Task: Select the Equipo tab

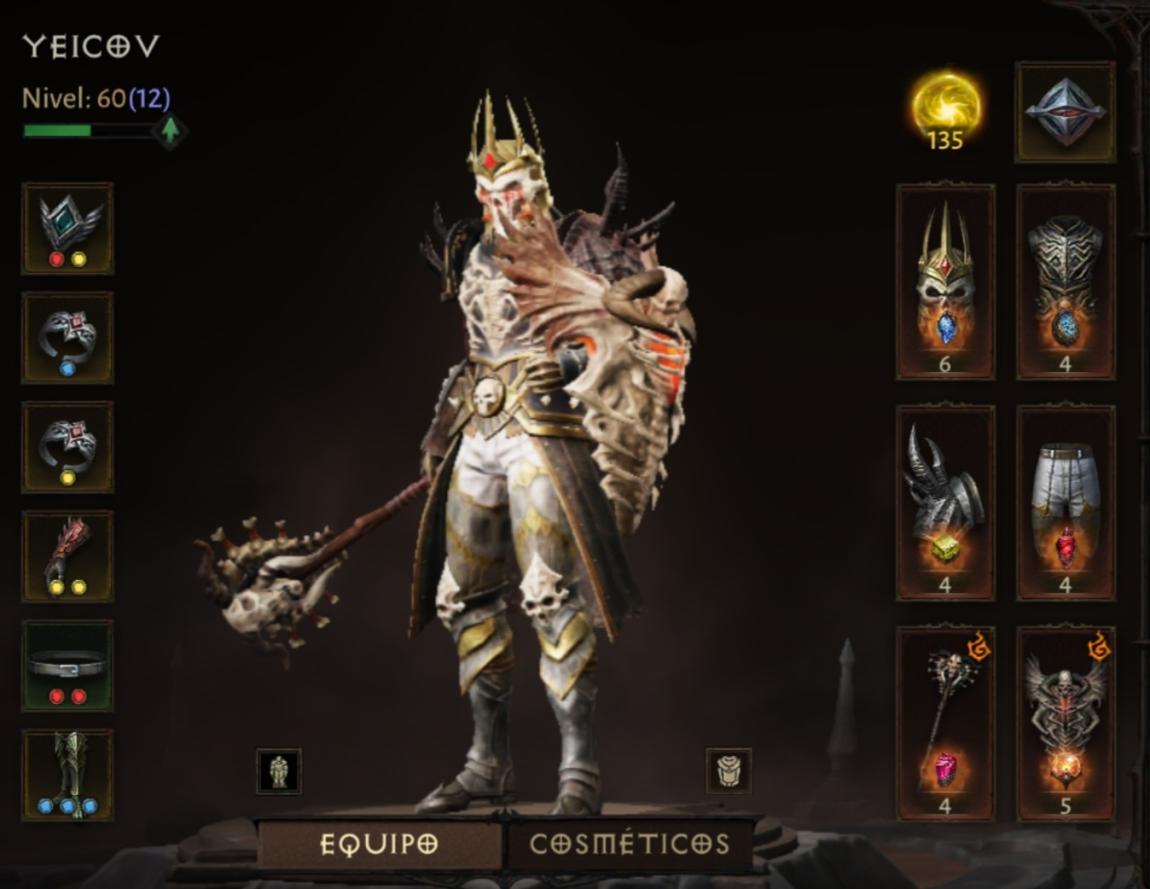Action: click(x=379, y=844)
